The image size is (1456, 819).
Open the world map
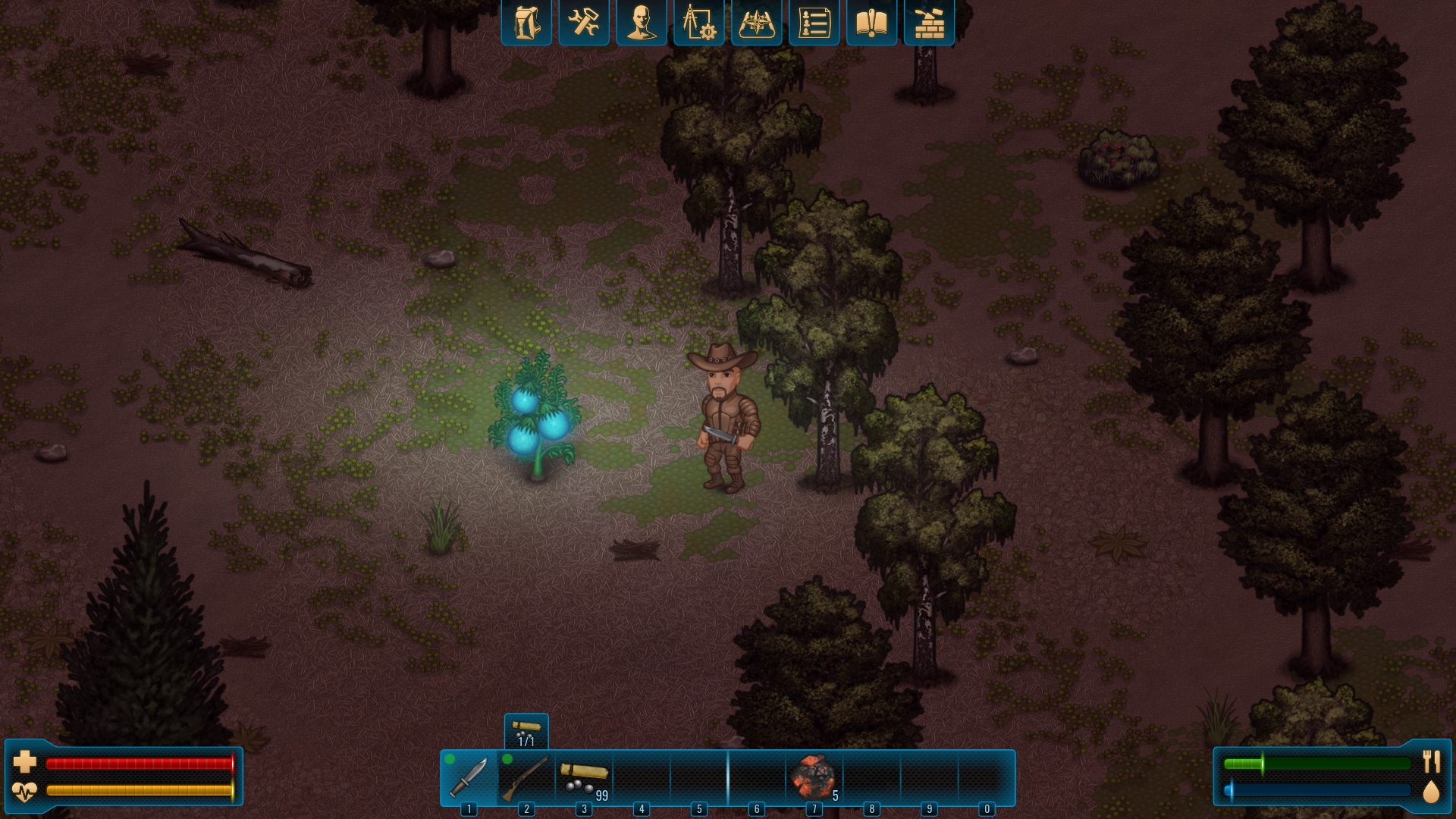pyautogui.click(x=756, y=23)
